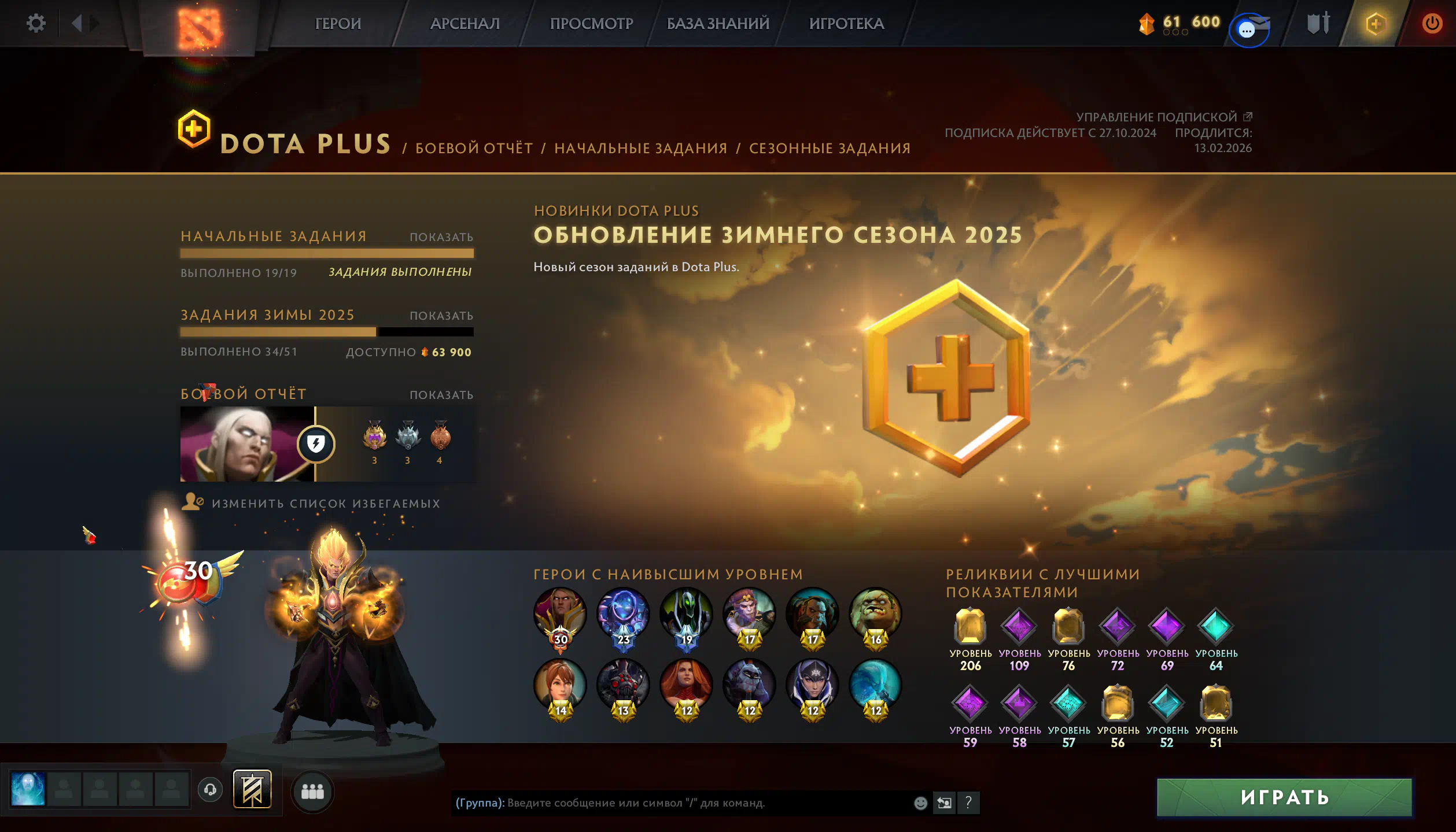Viewport: 1456px width, 832px height.
Task: Open the Сезонные задания header link
Action: 830,149
